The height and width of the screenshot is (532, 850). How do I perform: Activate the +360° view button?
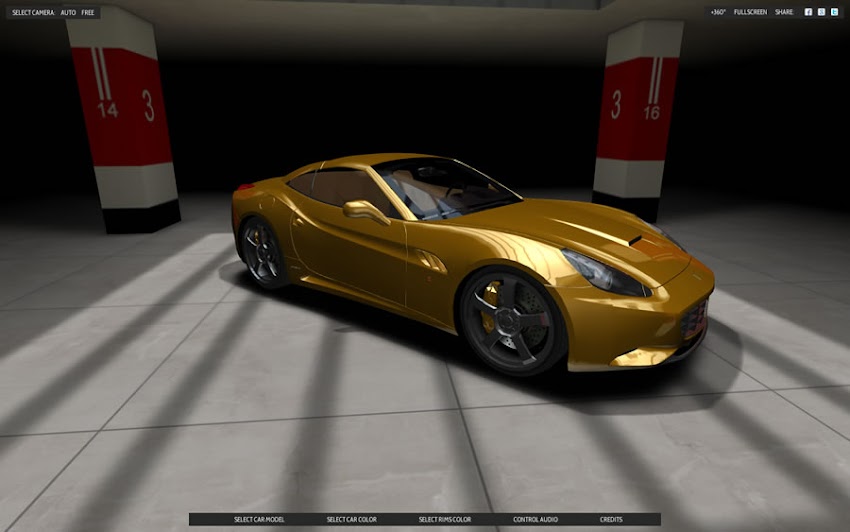718,12
